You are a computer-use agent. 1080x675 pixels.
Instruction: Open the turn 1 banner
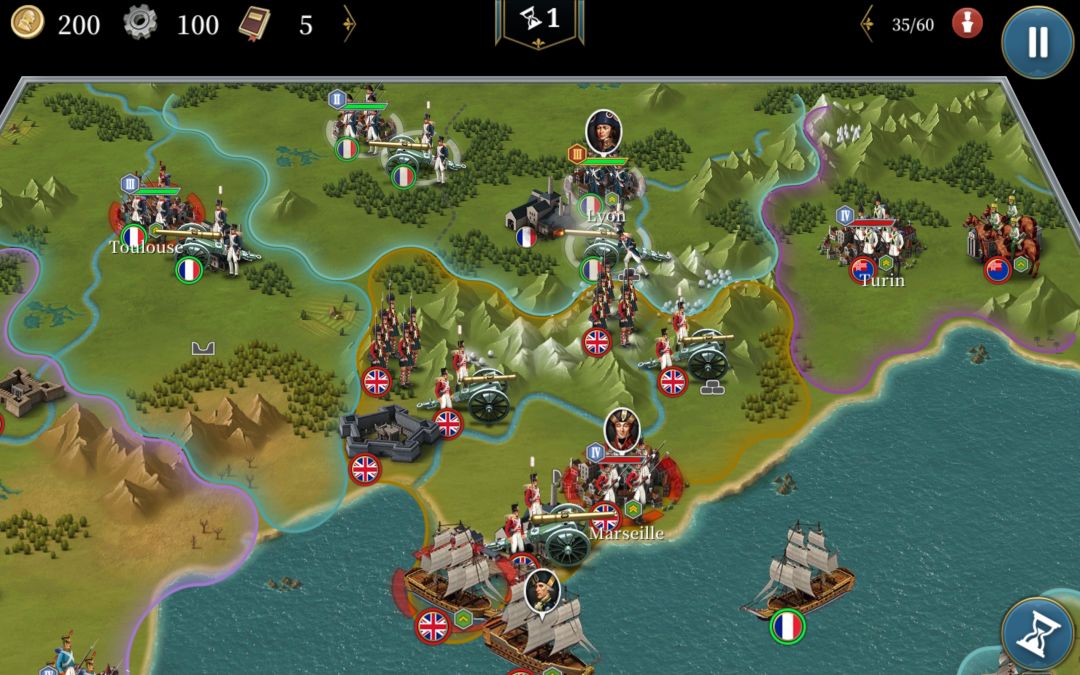(x=540, y=21)
